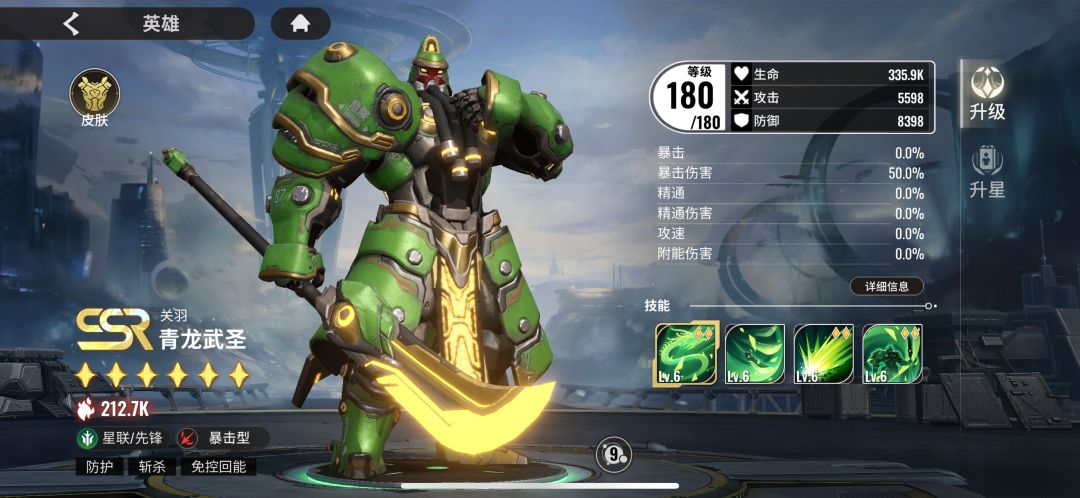Select the fourth skill showing a mech
The height and width of the screenshot is (498, 1080).
892,353
